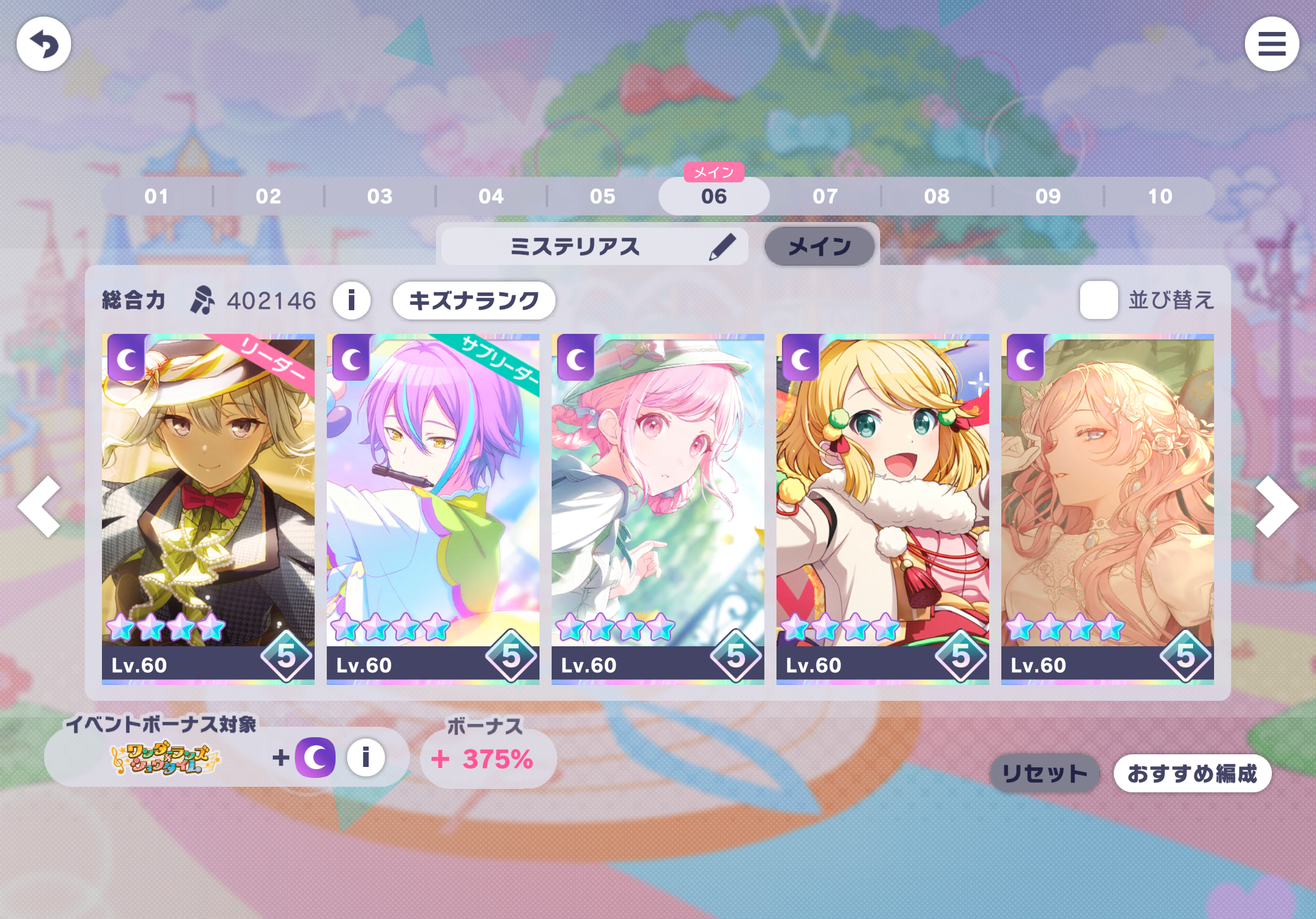Image resolution: width=1316 pixels, height=919 pixels.
Task: Toggle the 並び替え checkbox
Action: coord(1098,300)
